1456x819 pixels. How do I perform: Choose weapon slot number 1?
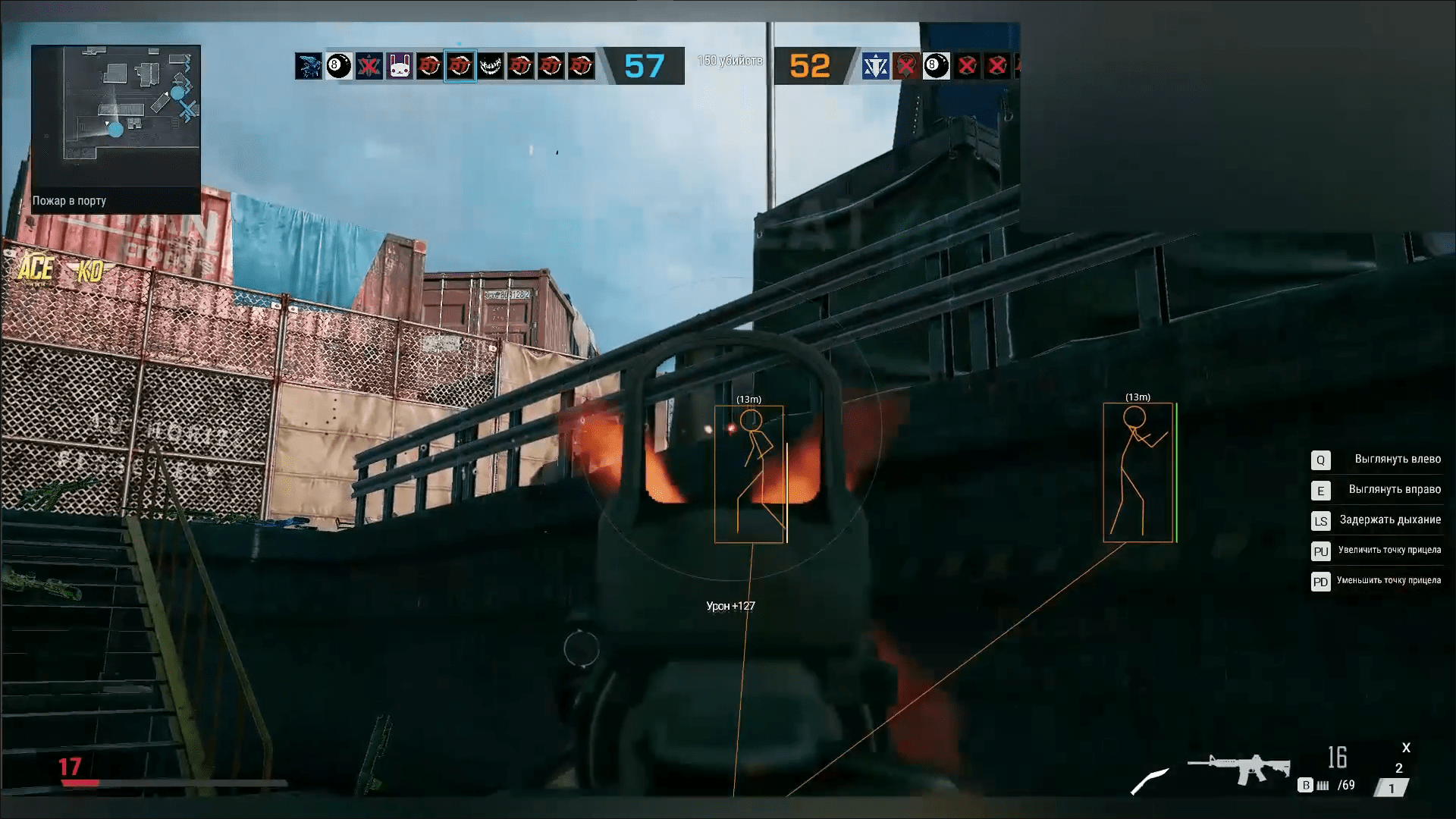coord(1391,789)
